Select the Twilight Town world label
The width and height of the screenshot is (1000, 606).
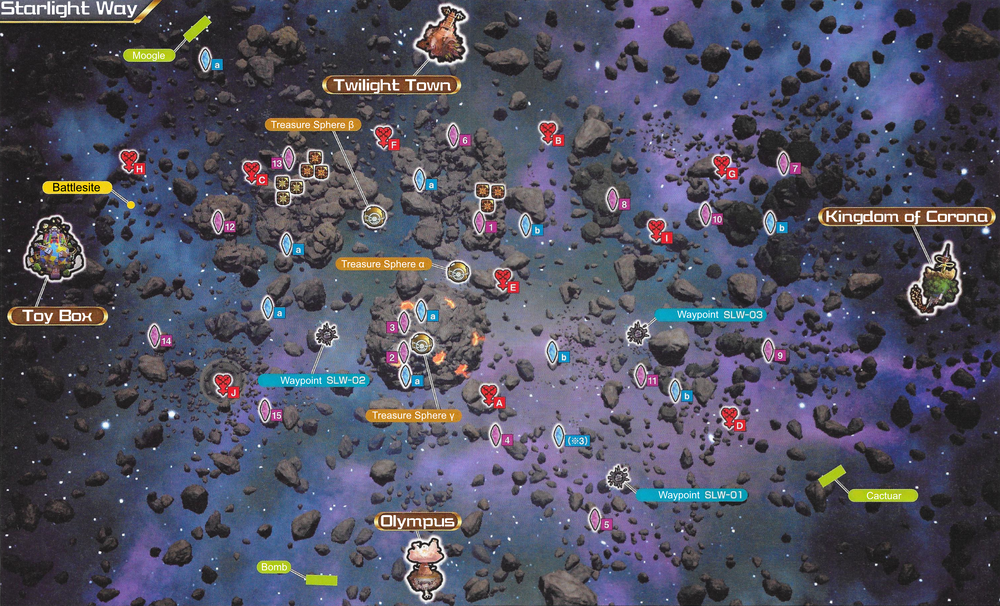pos(391,85)
